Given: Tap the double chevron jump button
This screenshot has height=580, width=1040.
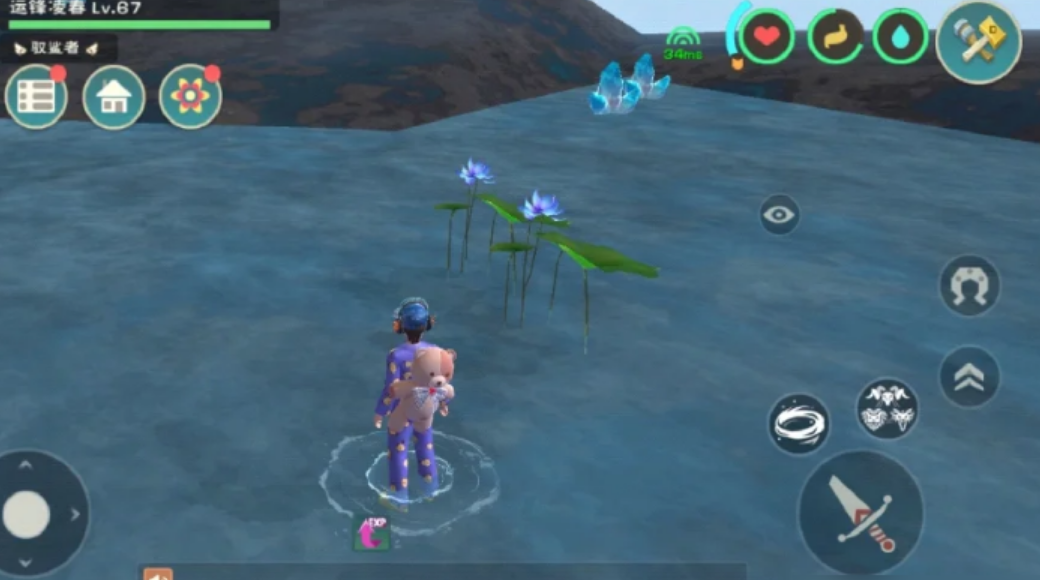Looking at the screenshot, I should click(x=969, y=377).
